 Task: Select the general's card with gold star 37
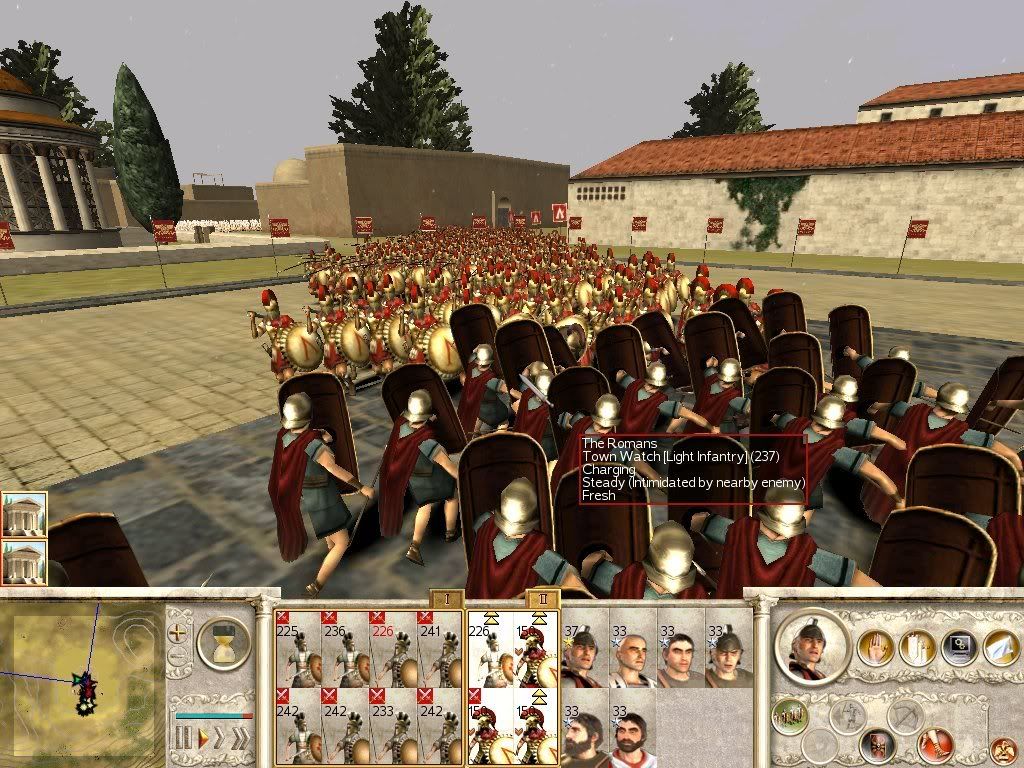tap(584, 646)
